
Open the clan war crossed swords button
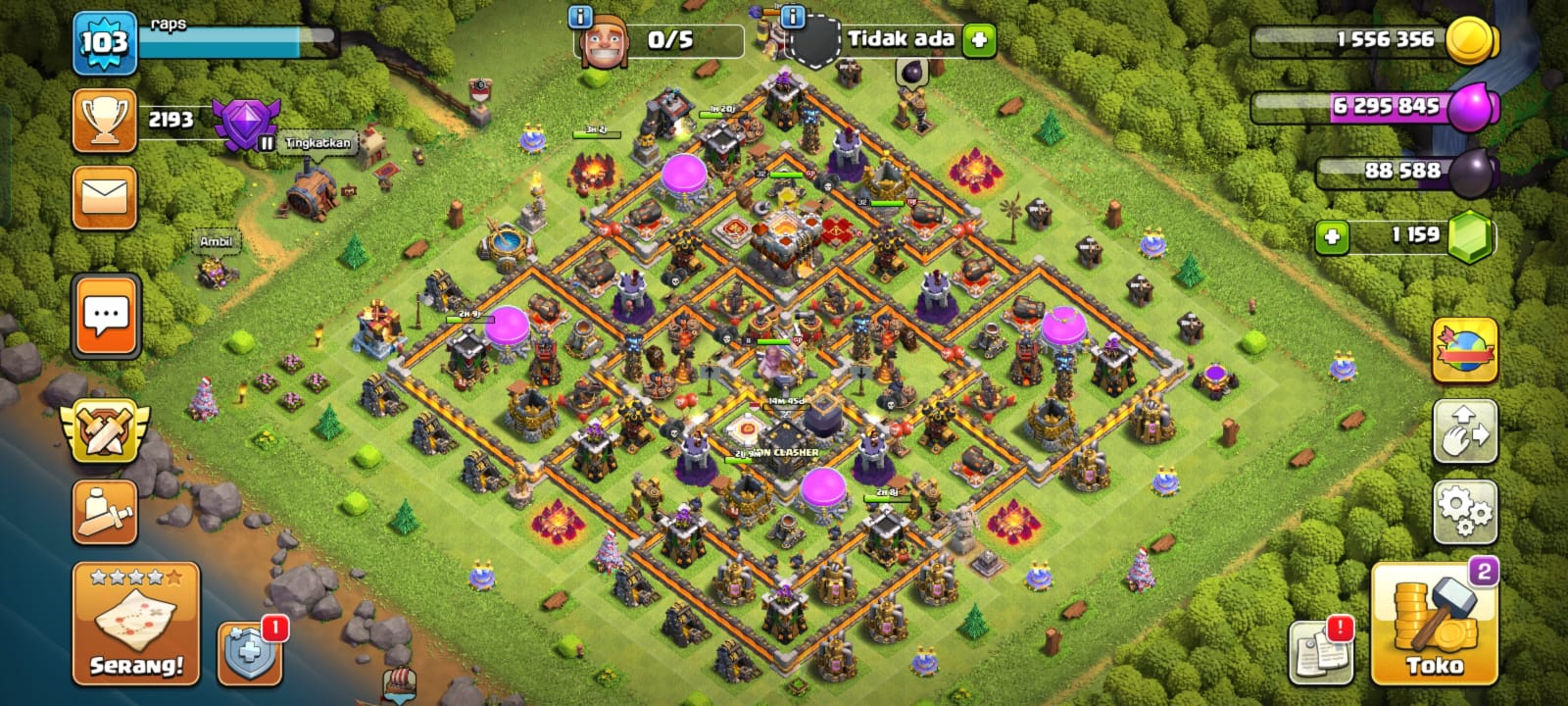pos(105,429)
